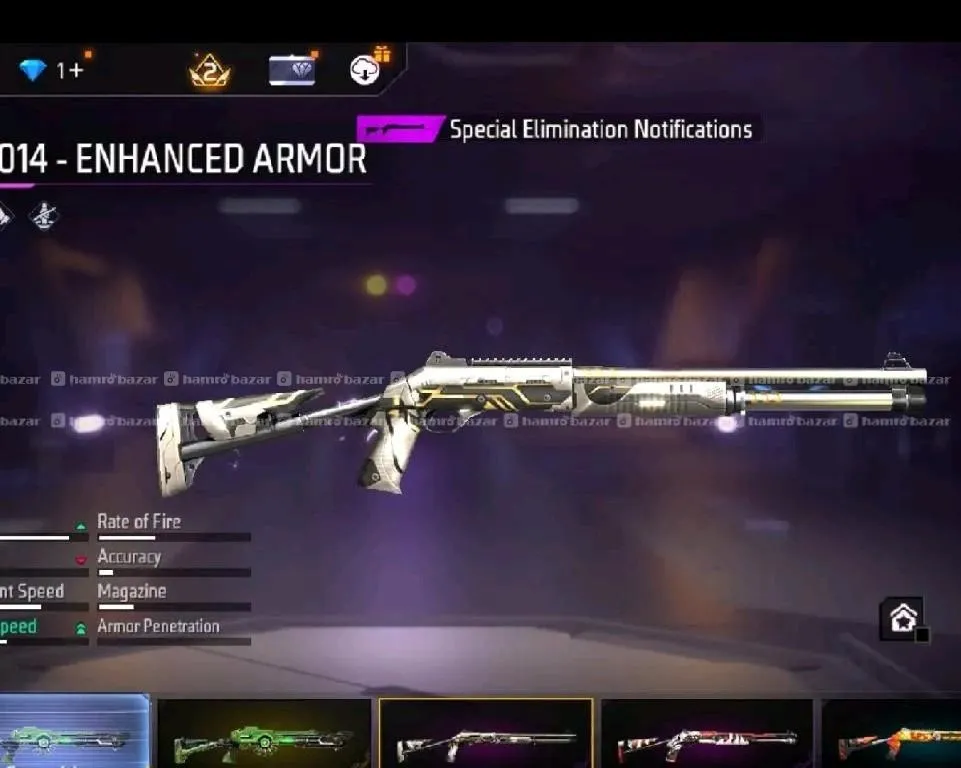Open the diamond top-up balance
The width and height of the screenshot is (961, 768).
pyautogui.click(x=51, y=70)
